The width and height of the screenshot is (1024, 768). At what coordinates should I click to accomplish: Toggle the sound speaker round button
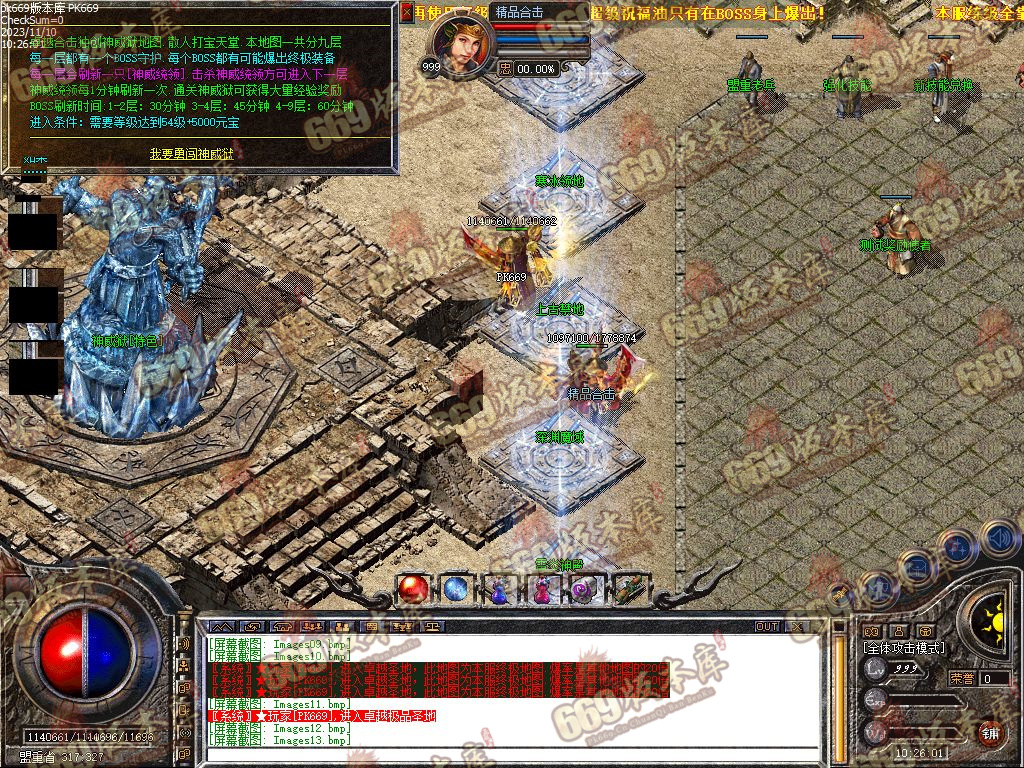pyautogui.click(x=998, y=539)
